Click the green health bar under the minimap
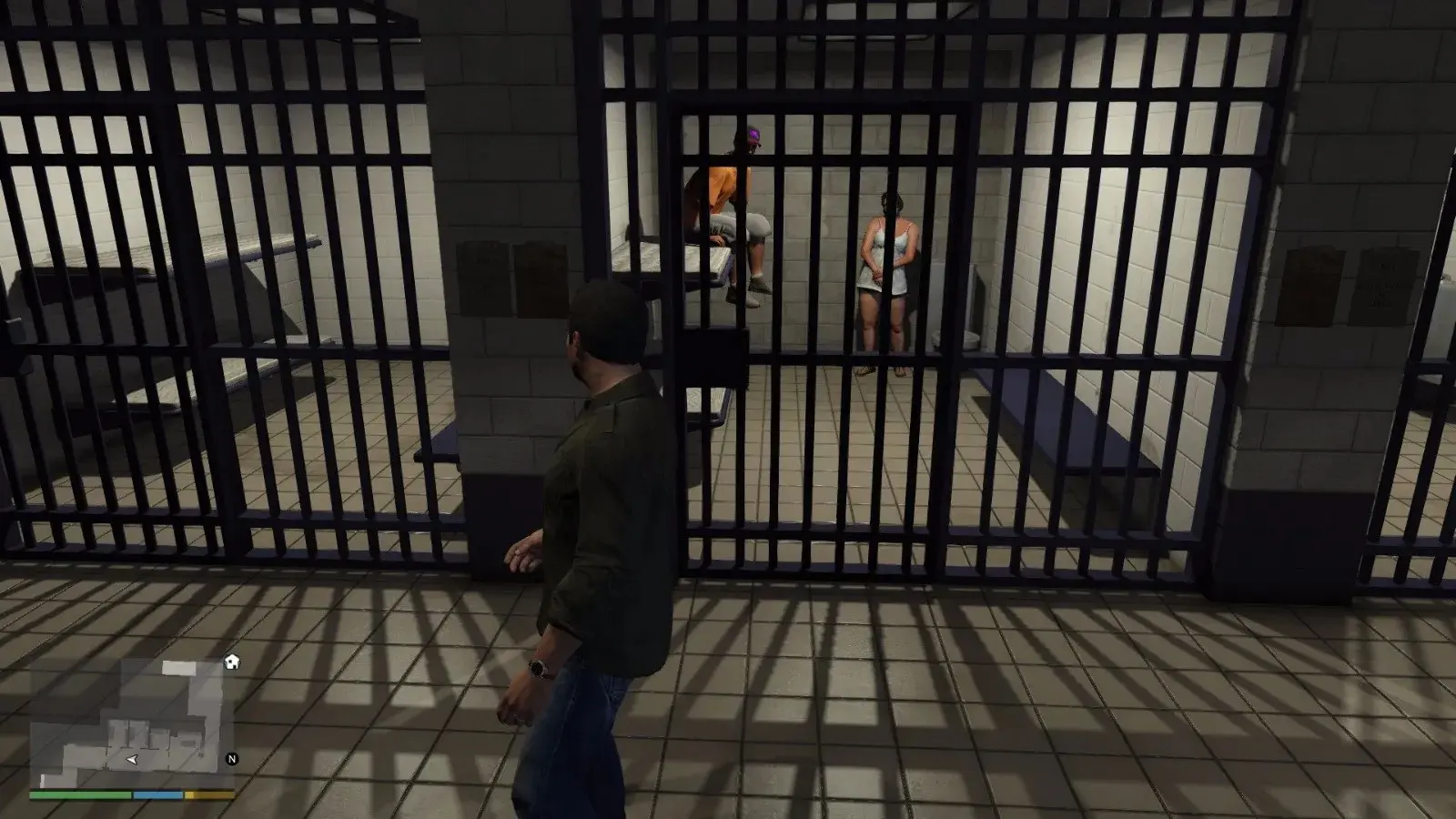The width and height of the screenshot is (1456, 819). coord(82,794)
